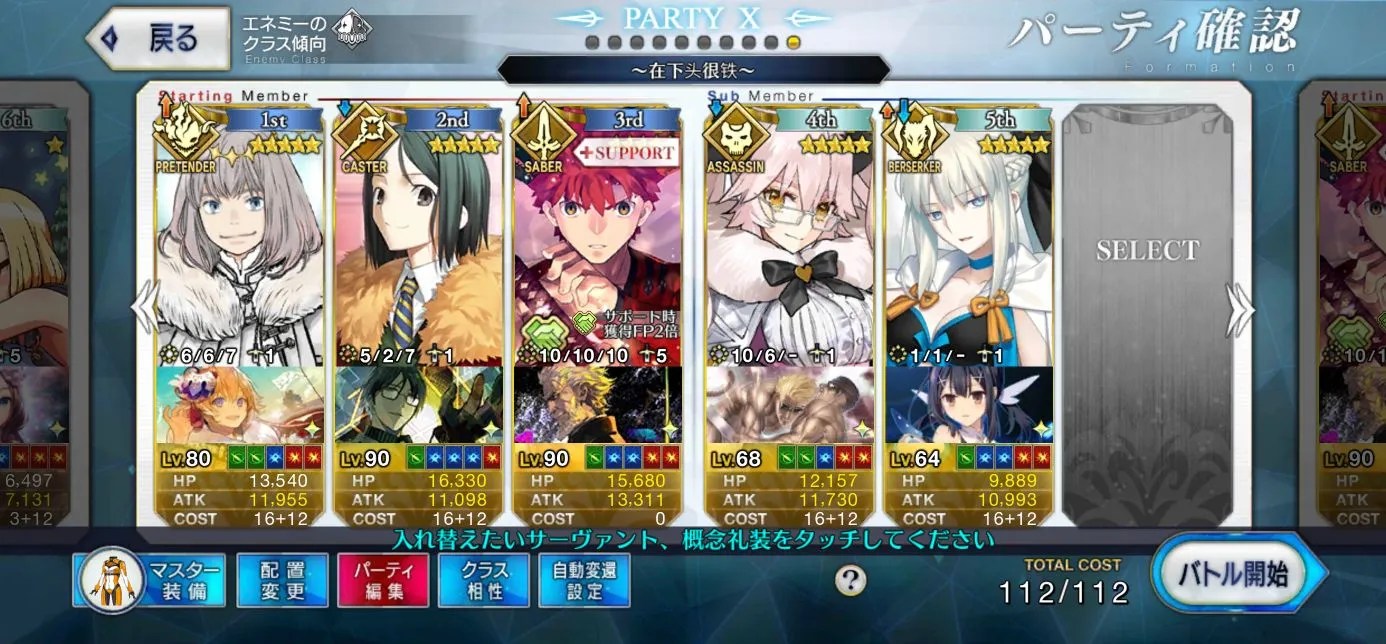Go back with the 戻る button
The height and width of the screenshot is (644, 1386).
[157, 38]
